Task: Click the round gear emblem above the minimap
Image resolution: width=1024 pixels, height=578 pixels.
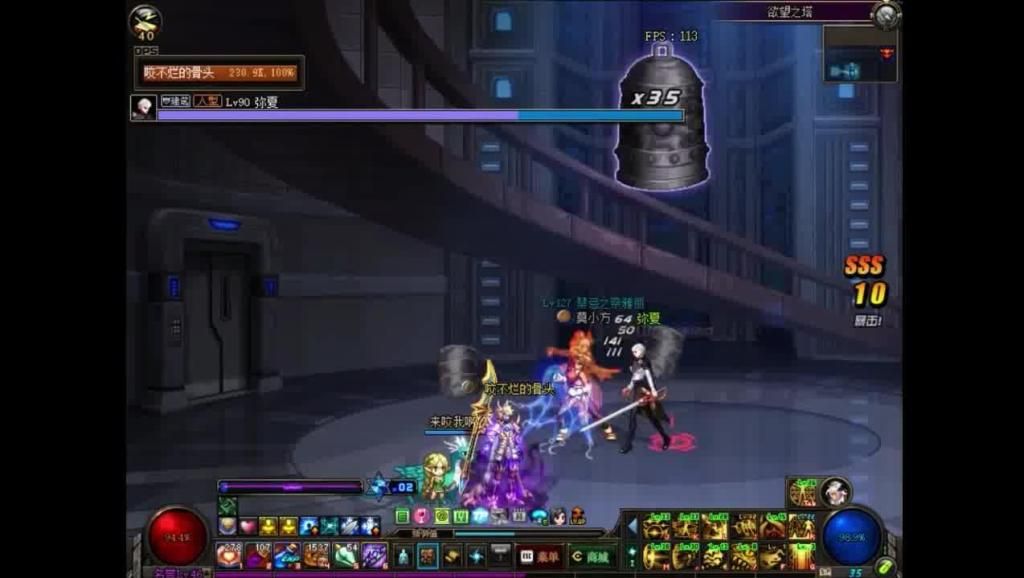Action: pyautogui.click(x=885, y=14)
